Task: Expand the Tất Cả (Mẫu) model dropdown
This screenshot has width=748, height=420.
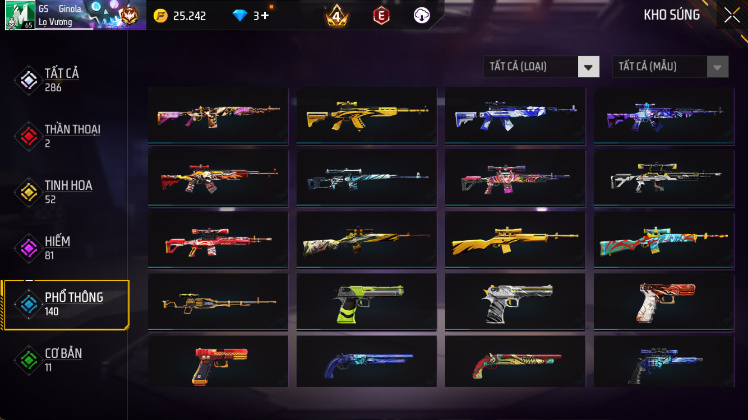Action: tap(670, 67)
